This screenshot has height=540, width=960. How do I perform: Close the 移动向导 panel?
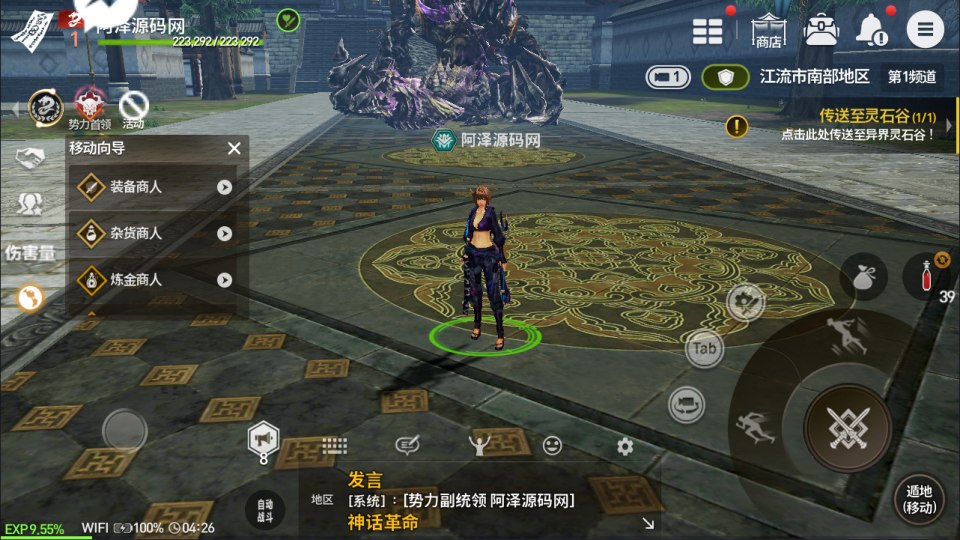coord(234,148)
